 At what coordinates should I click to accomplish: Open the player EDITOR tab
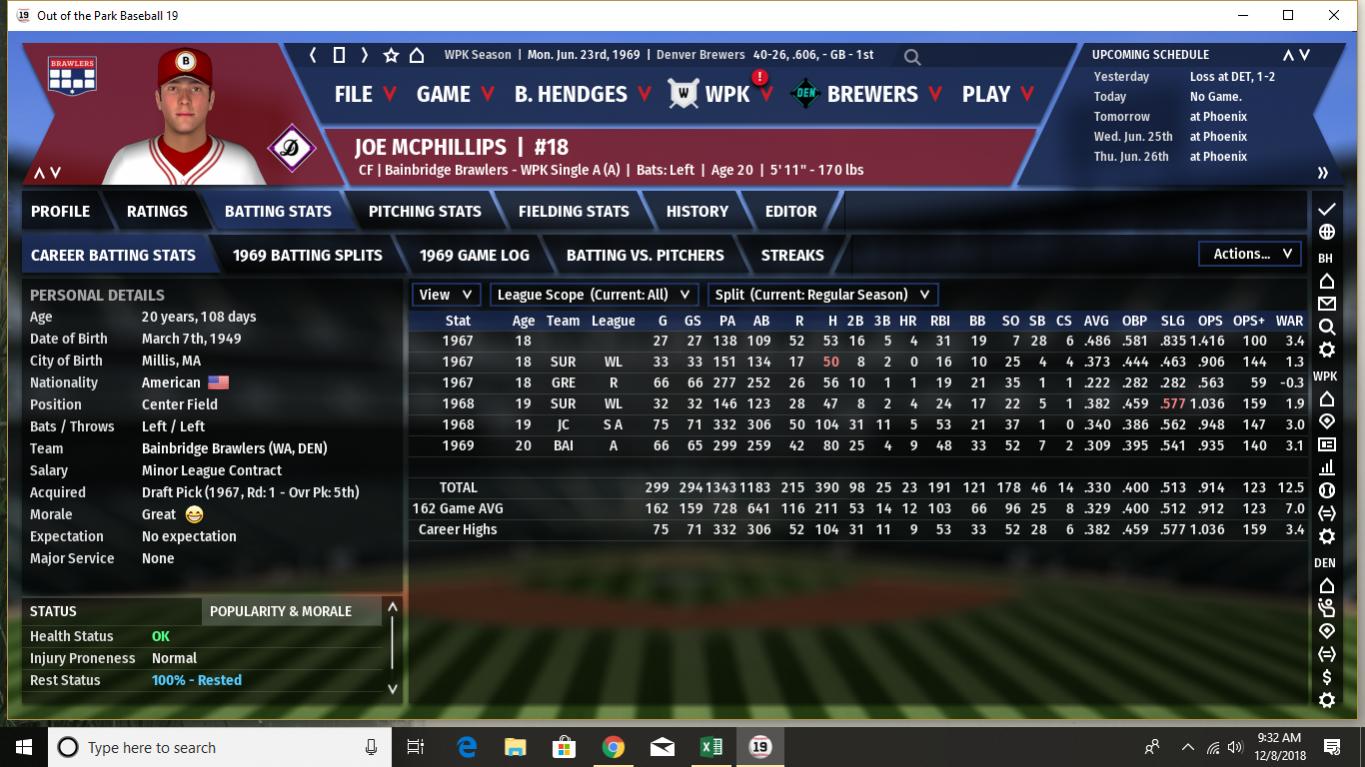click(791, 211)
